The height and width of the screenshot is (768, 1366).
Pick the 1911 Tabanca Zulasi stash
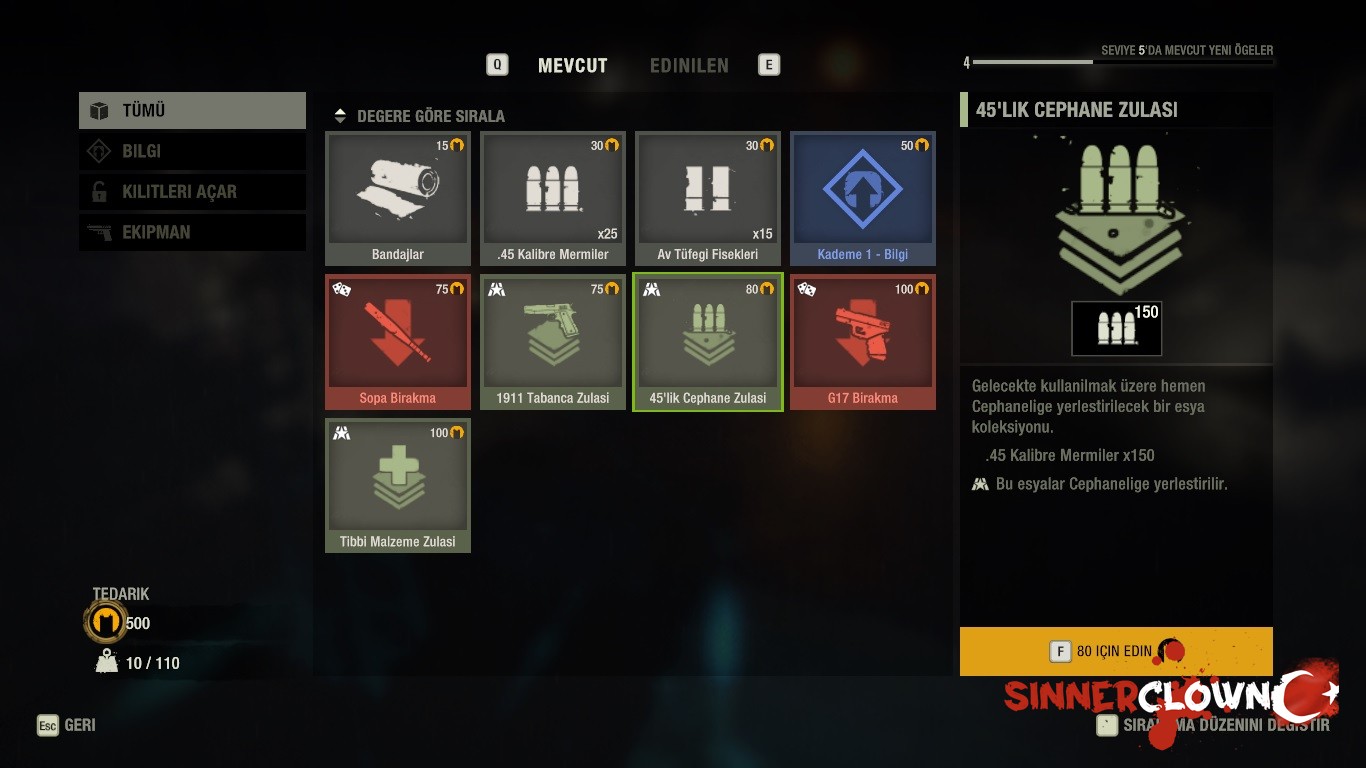[553, 341]
